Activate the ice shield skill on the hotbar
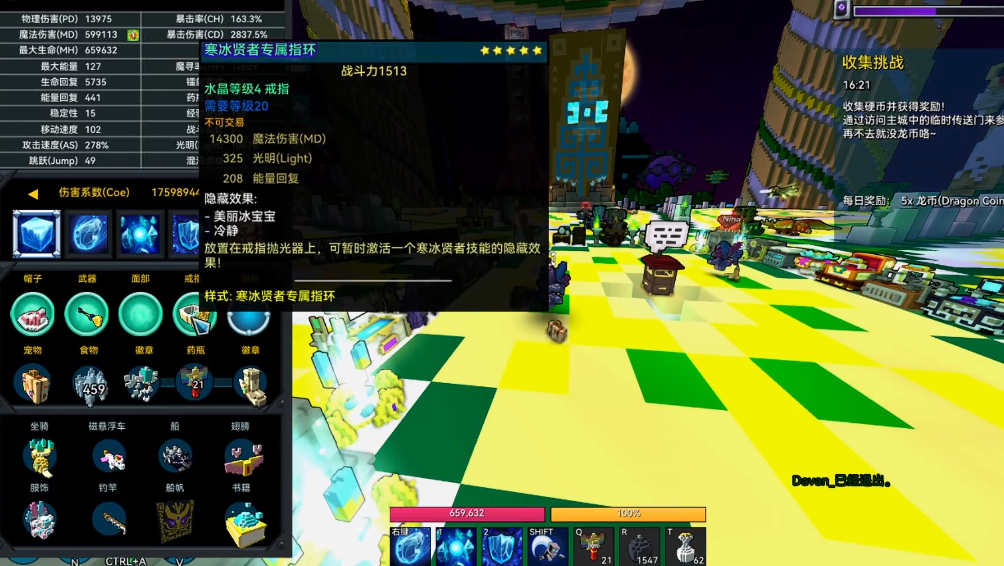 (x=501, y=548)
